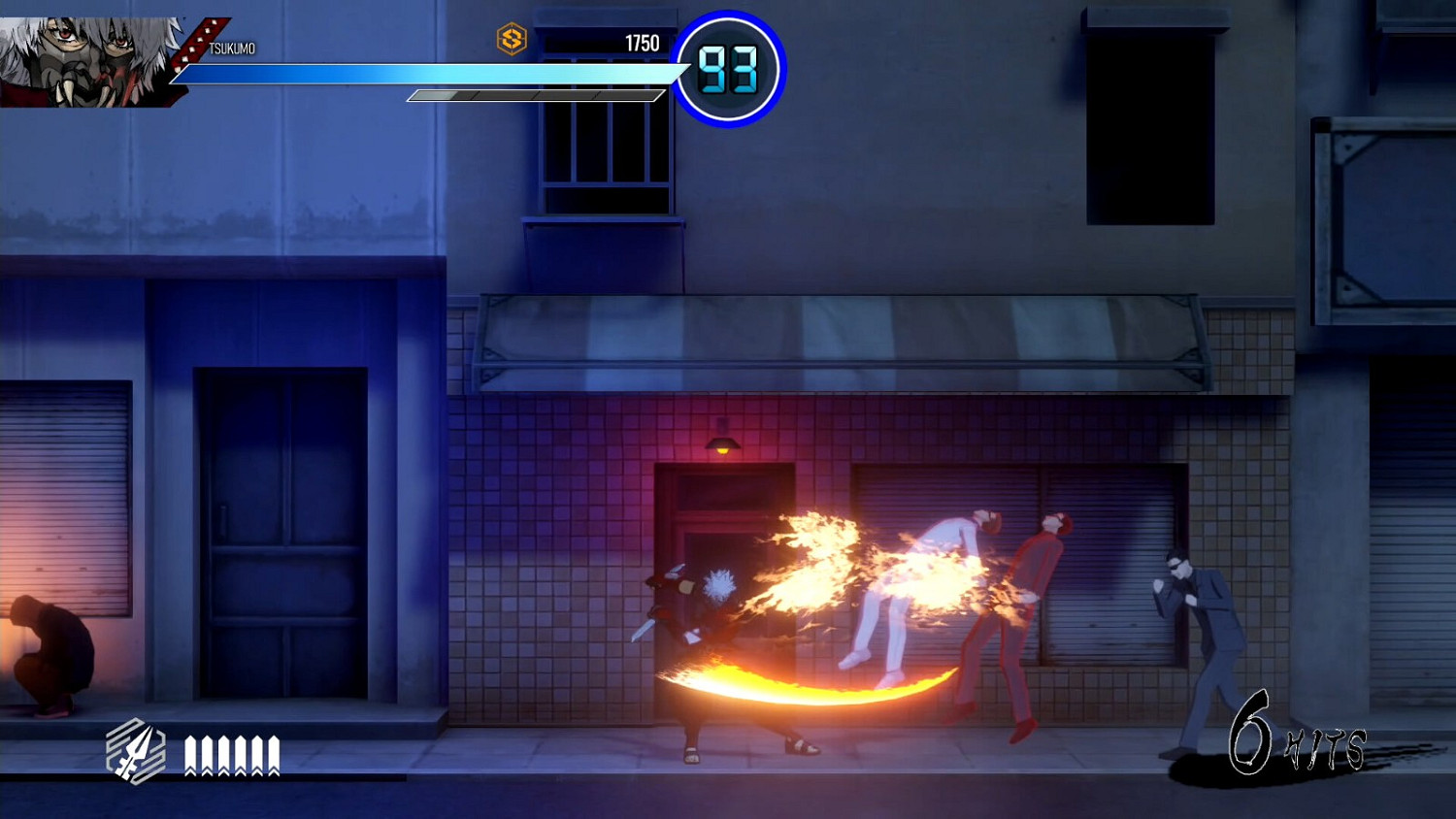Viewport: 1456px width, 819px height.
Task: Click the dark stamina segment bar
Action: [x=534, y=96]
